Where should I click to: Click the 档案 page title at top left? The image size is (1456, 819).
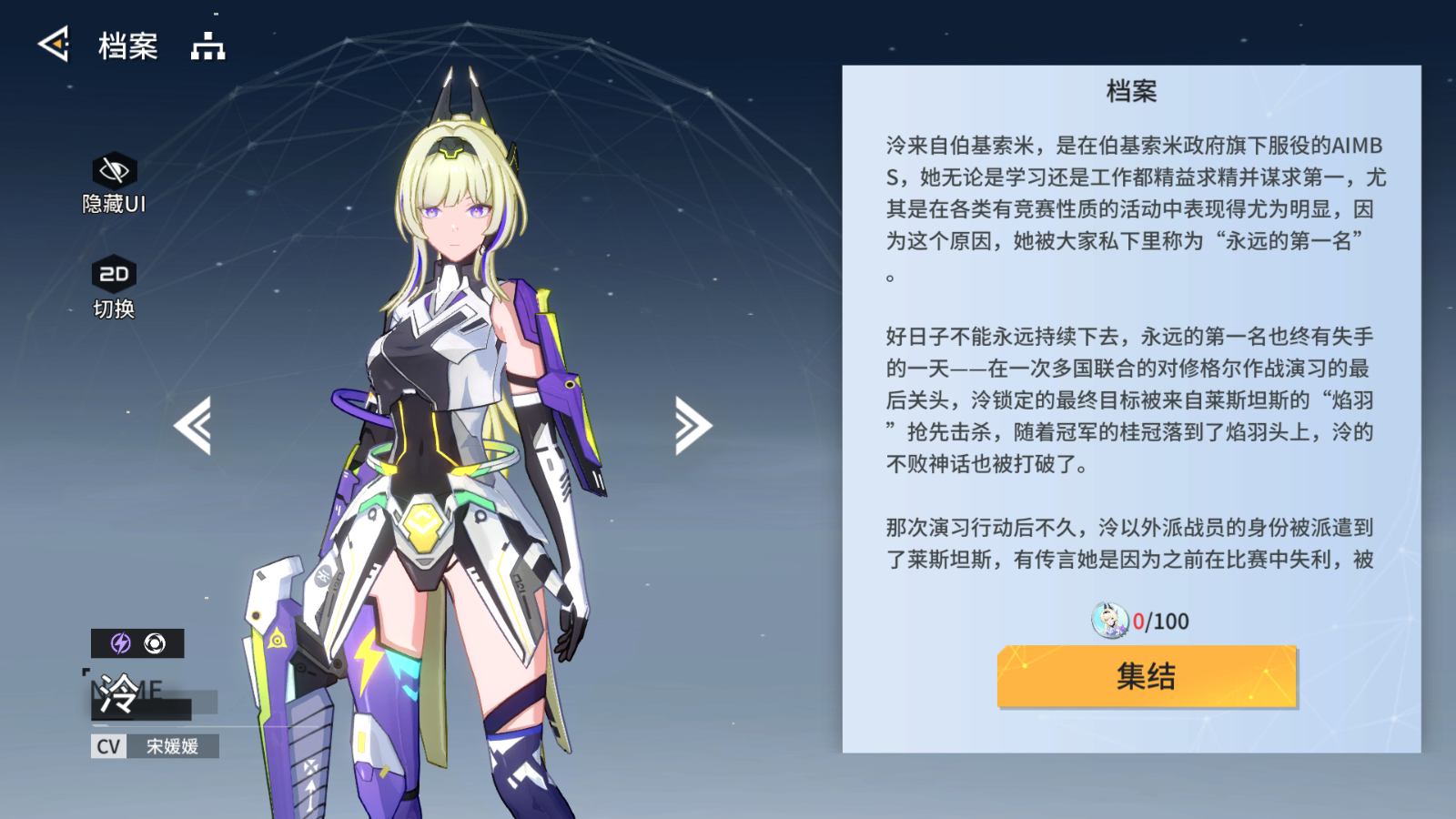coord(127,45)
